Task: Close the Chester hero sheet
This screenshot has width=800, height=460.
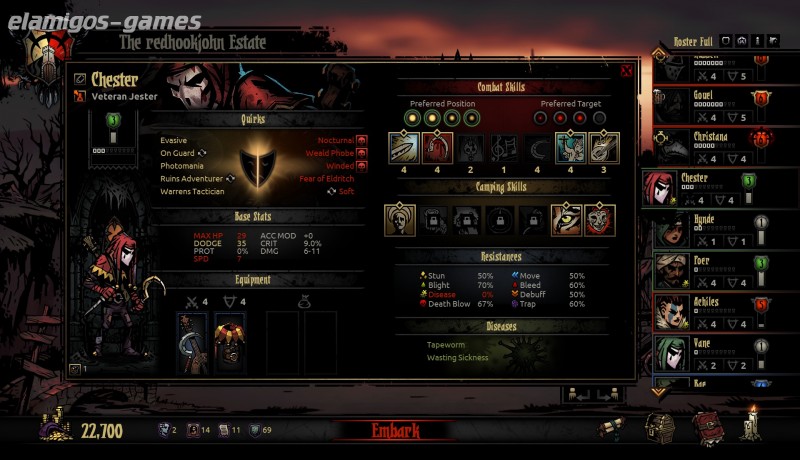Action: pos(626,71)
